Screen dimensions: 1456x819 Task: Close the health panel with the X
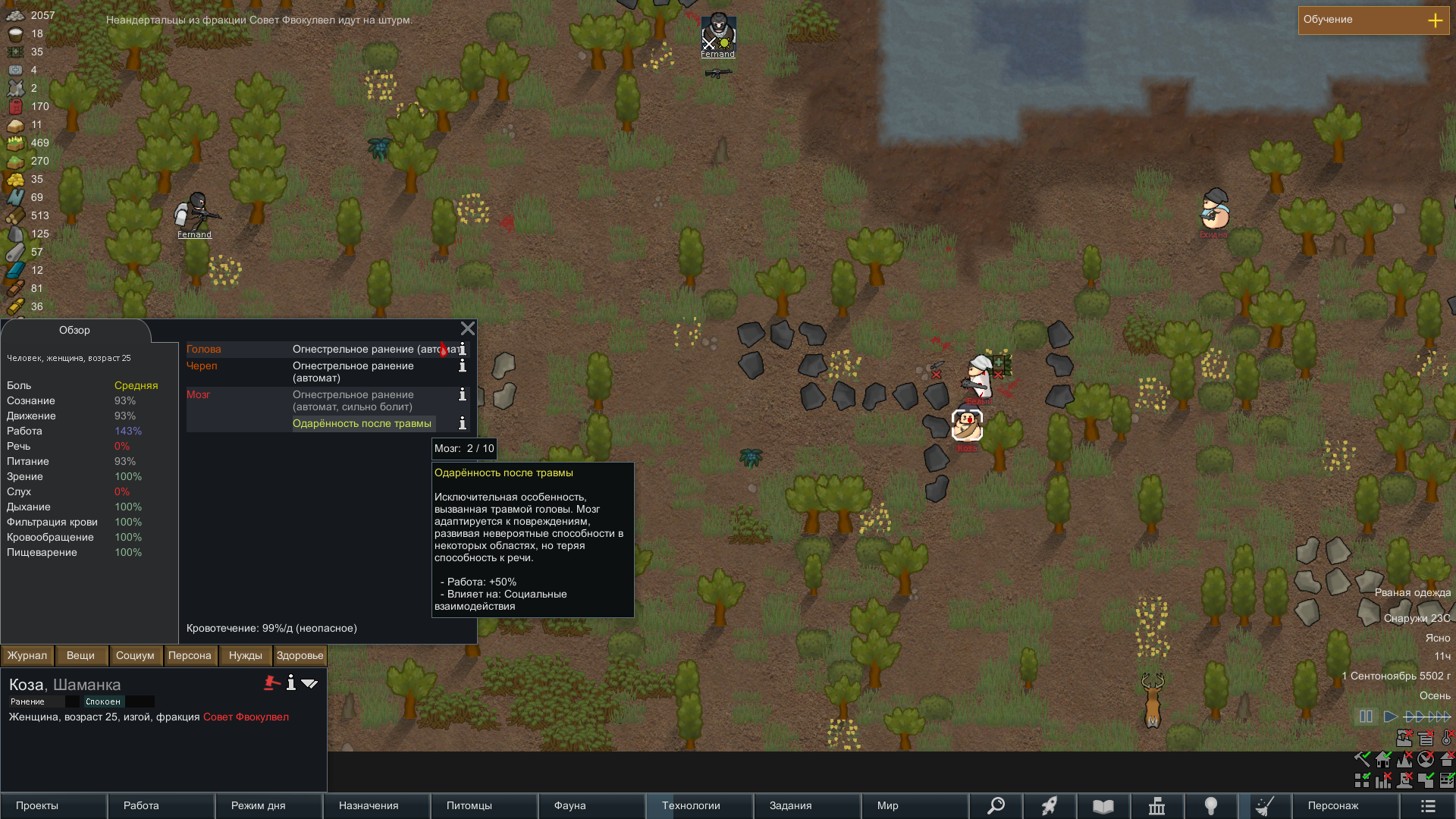[467, 328]
